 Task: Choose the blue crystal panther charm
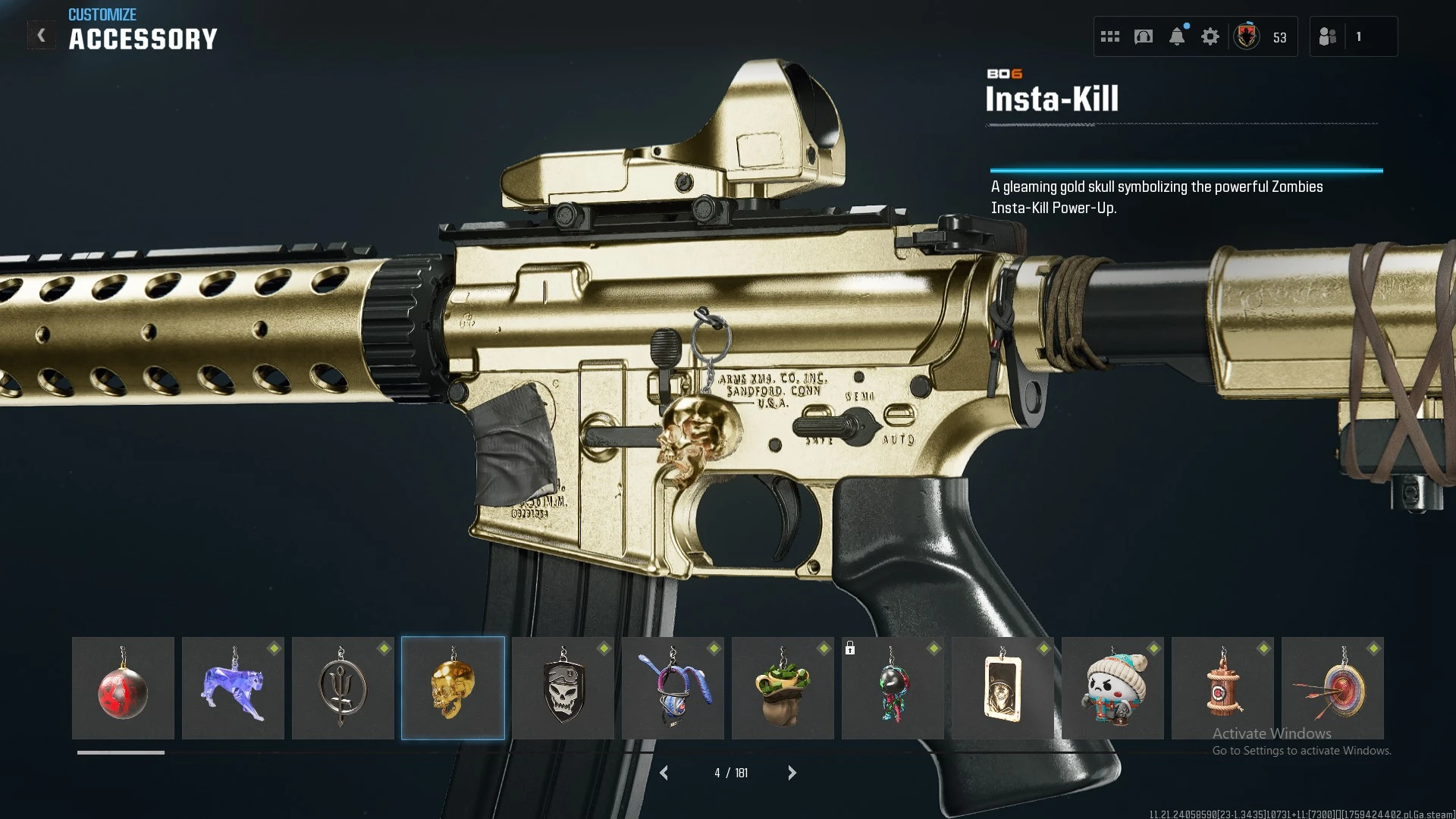click(x=233, y=689)
